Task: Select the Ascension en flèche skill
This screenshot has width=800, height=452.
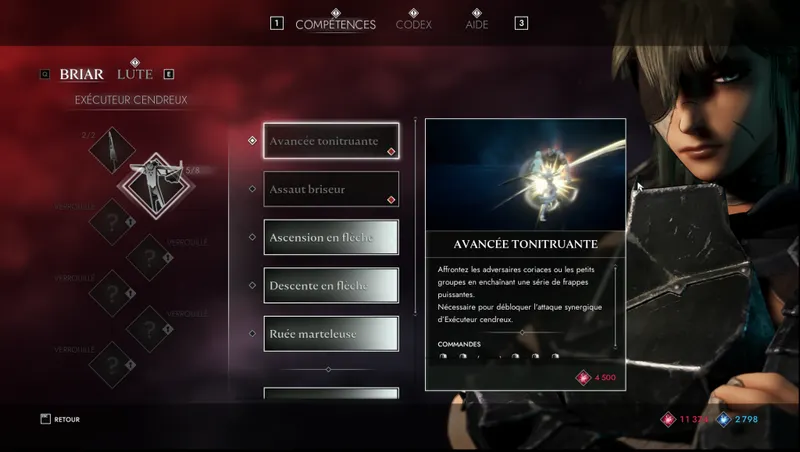Action: [x=331, y=237]
